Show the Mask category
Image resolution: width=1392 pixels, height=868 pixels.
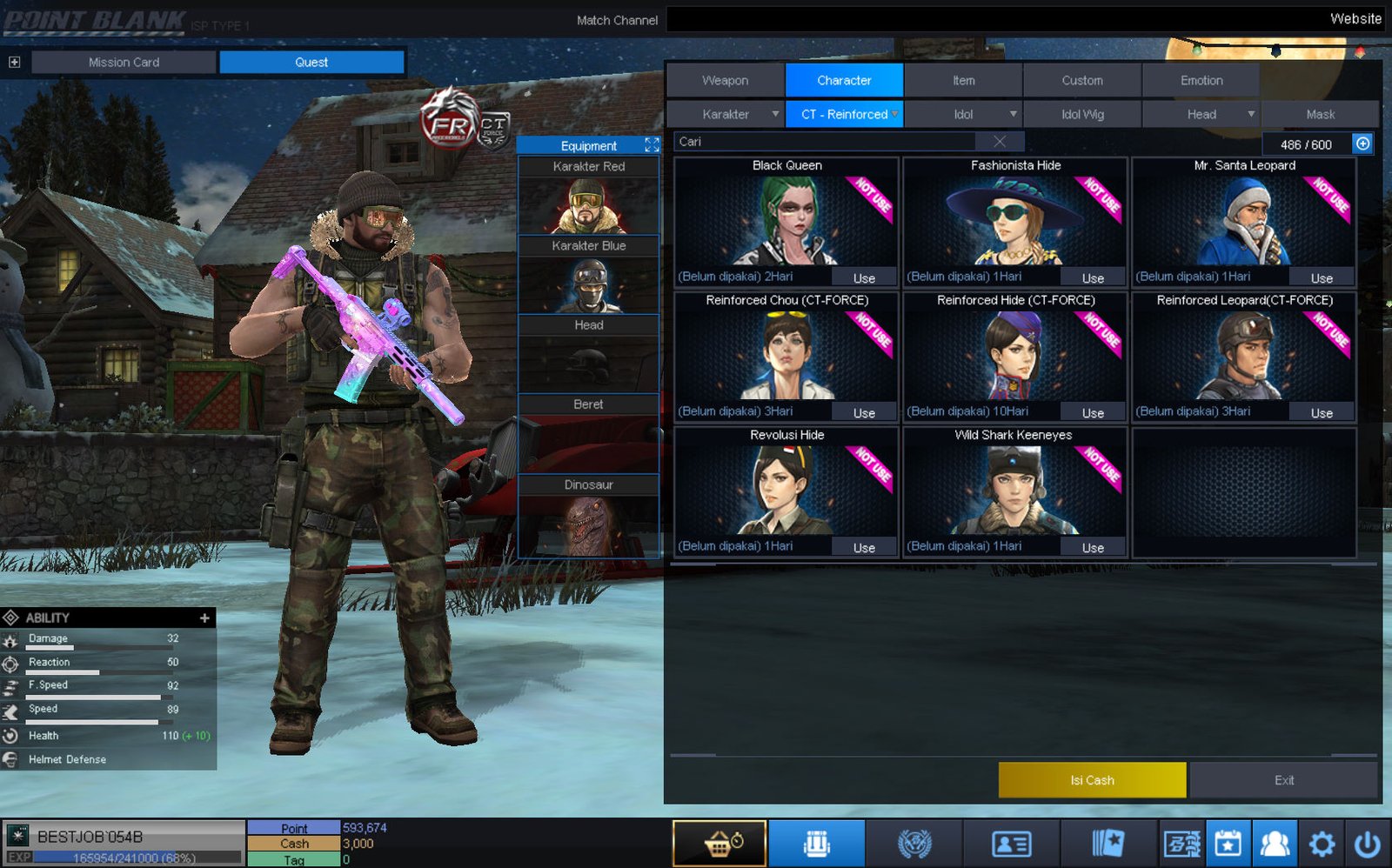[x=1320, y=114]
